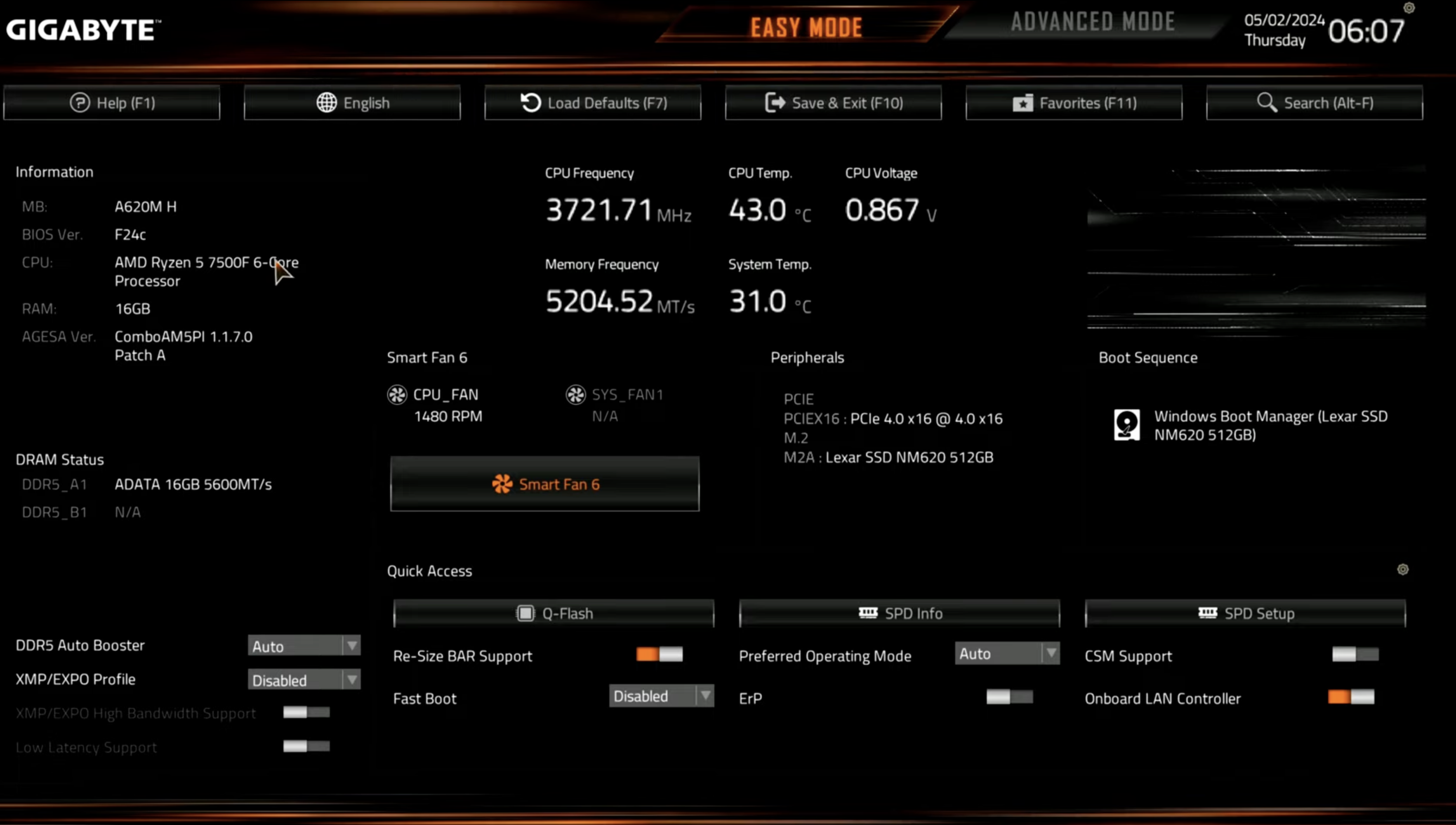Open the Smart Fan 6 panel
This screenshot has width=1456, height=825.
click(544, 484)
